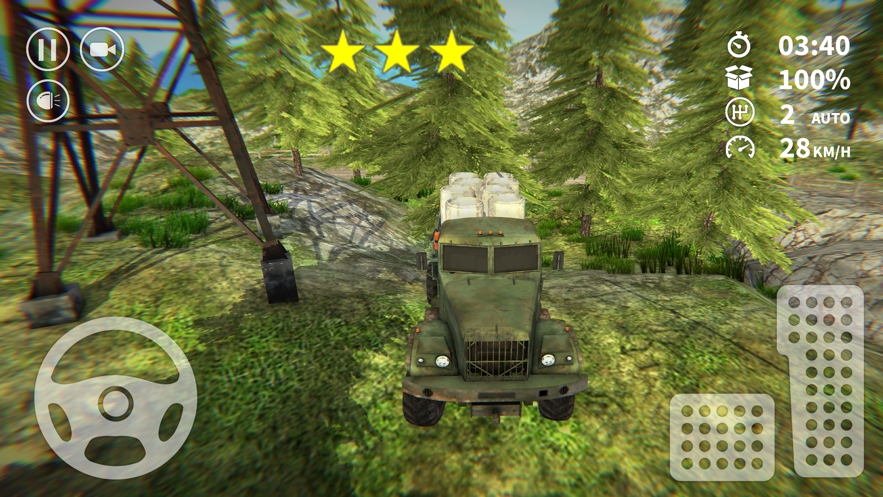Step on the gas pedal

point(820,379)
